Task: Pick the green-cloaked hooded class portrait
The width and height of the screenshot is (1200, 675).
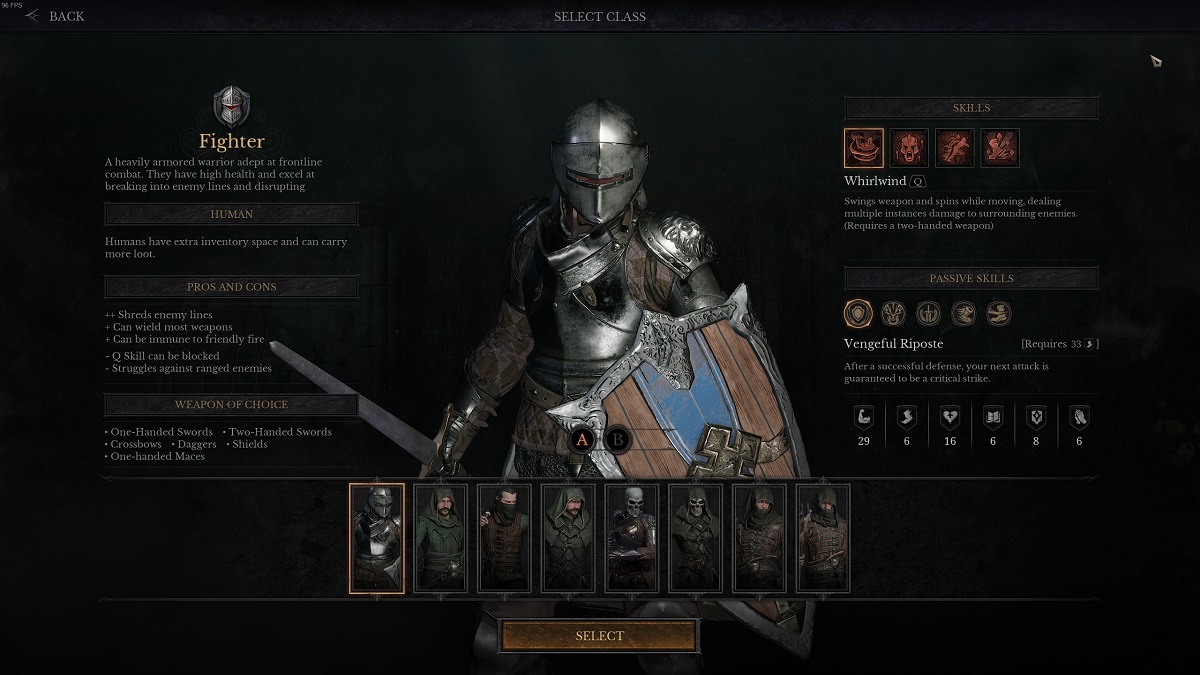Action: click(x=440, y=538)
